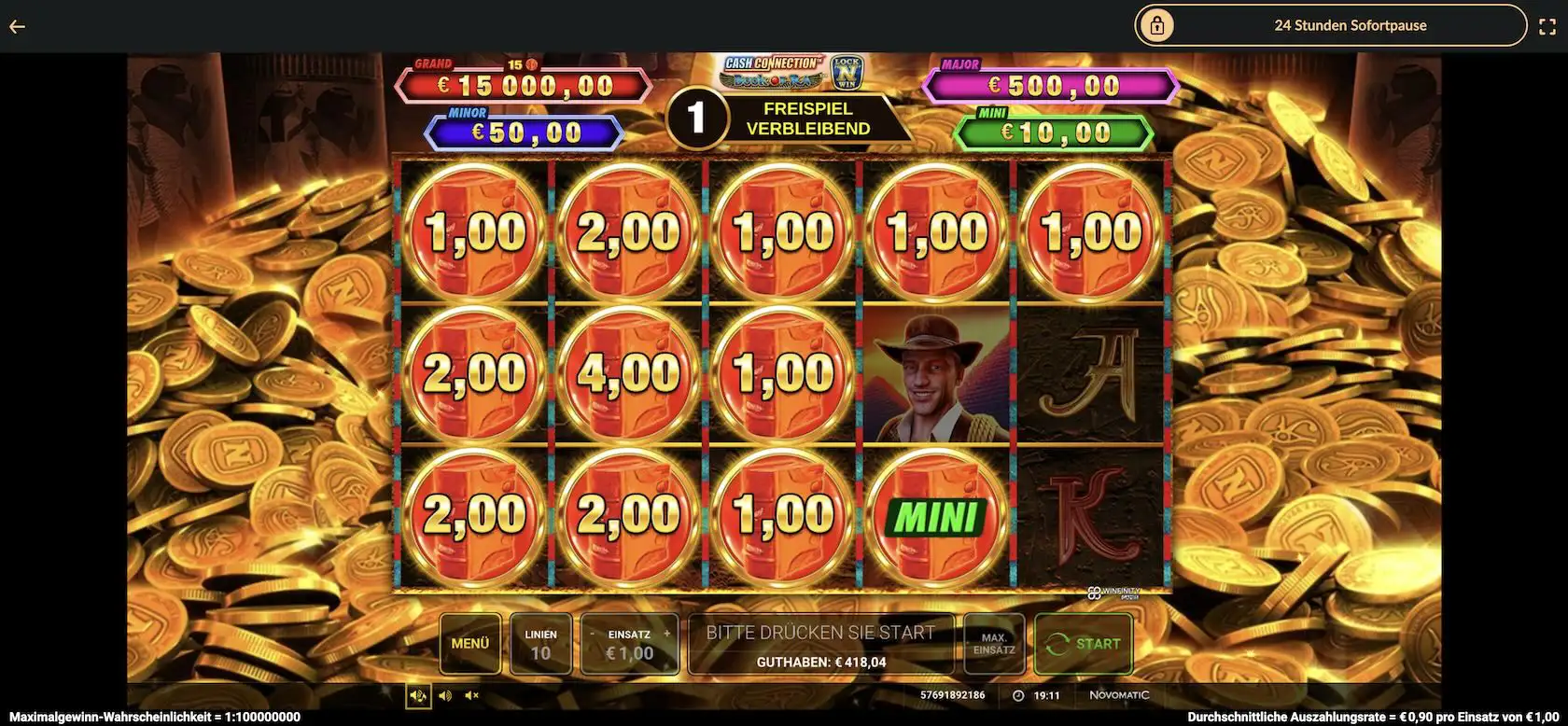Increase the Einsatz with the plus control
Viewport: 1568px width, 726px height.
[665, 633]
